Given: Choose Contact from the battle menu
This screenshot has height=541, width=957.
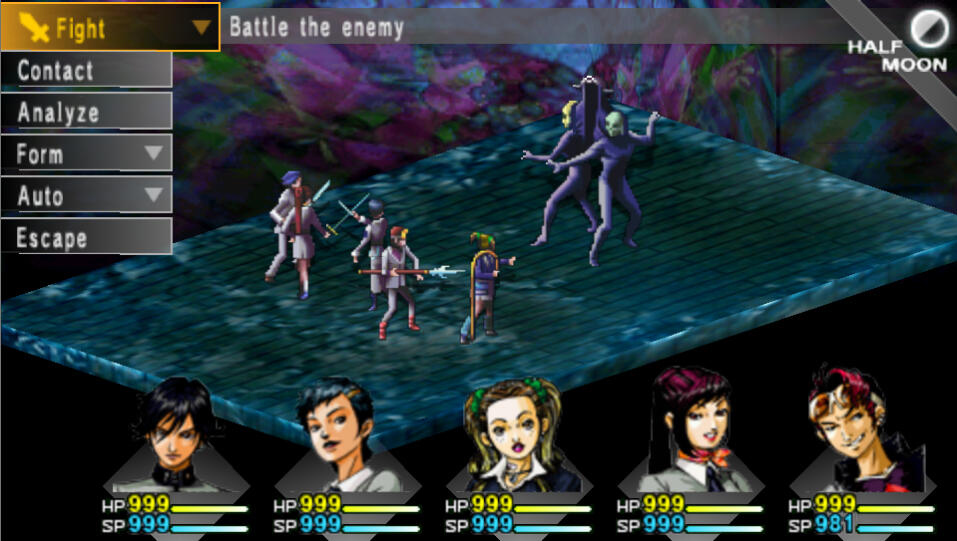Looking at the screenshot, I should click(86, 70).
